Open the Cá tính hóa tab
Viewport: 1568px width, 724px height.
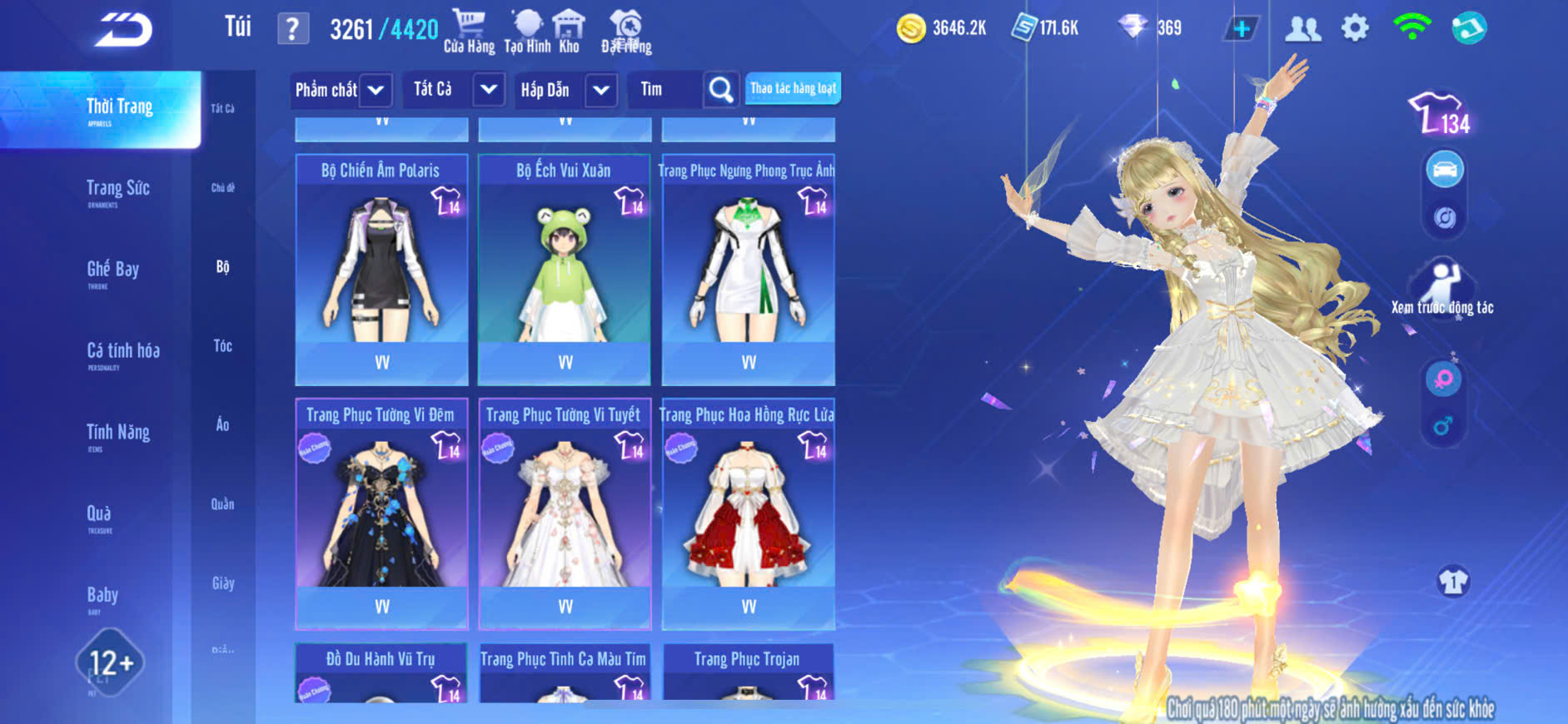(x=122, y=351)
